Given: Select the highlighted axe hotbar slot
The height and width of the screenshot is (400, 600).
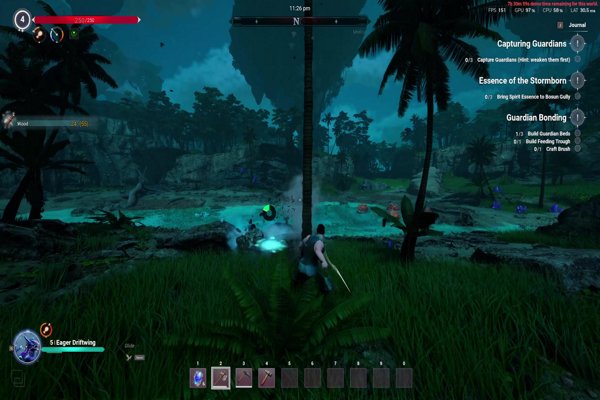Looking at the screenshot, I should pyautogui.click(x=221, y=377).
